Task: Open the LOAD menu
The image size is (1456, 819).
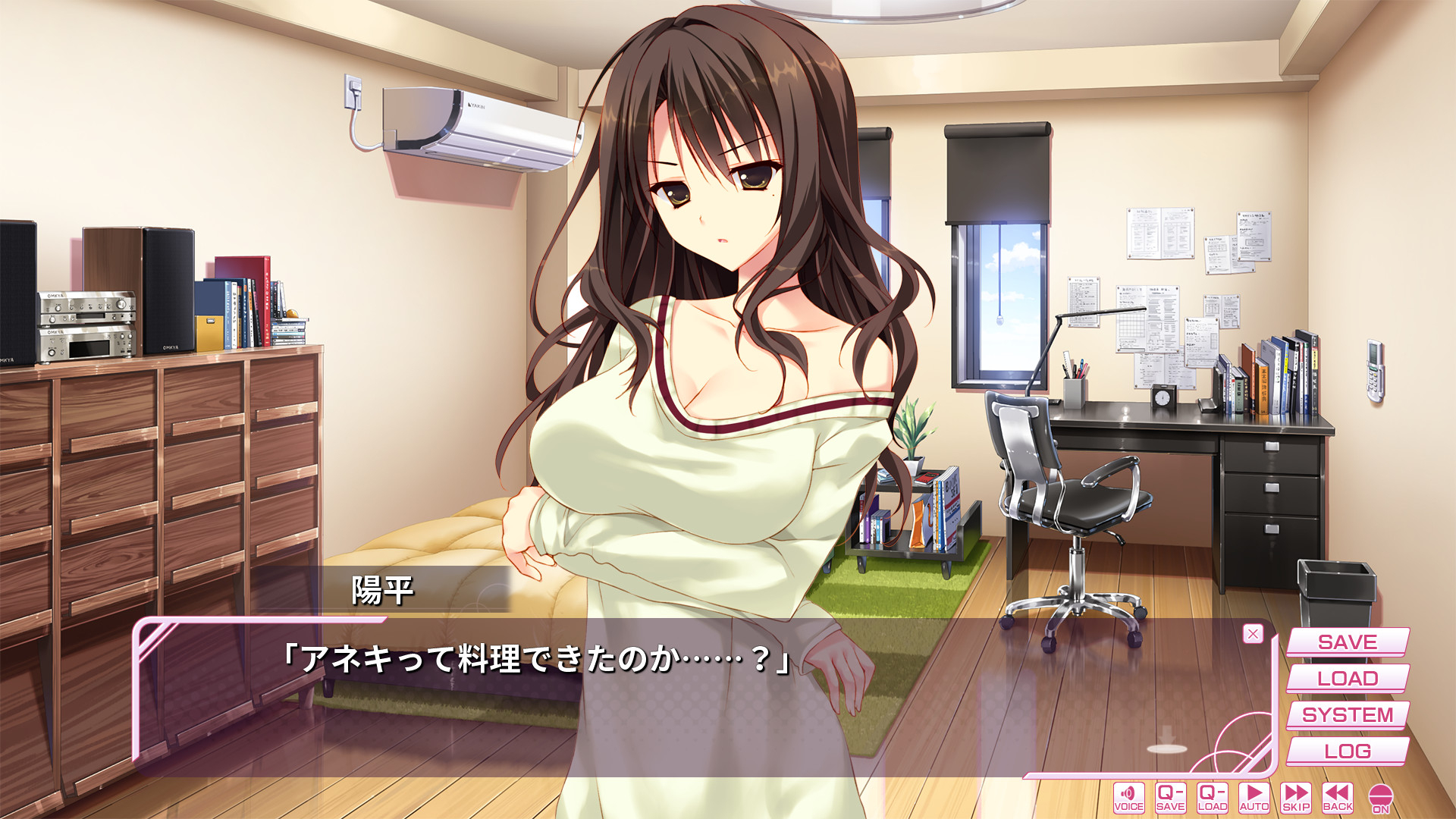Action: pyautogui.click(x=1347, y=679)
